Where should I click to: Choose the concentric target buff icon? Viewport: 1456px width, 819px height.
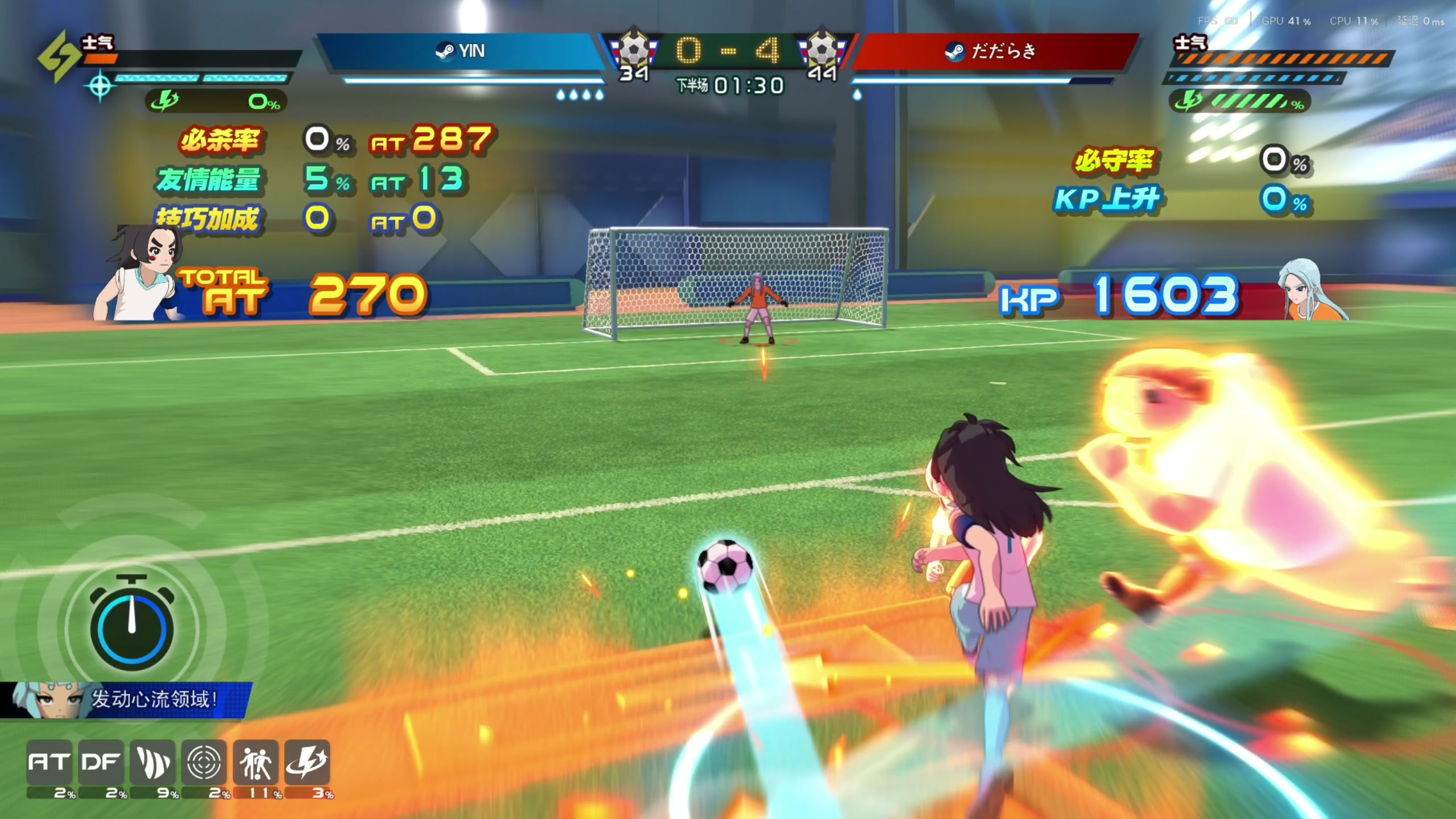pos(204,762)
